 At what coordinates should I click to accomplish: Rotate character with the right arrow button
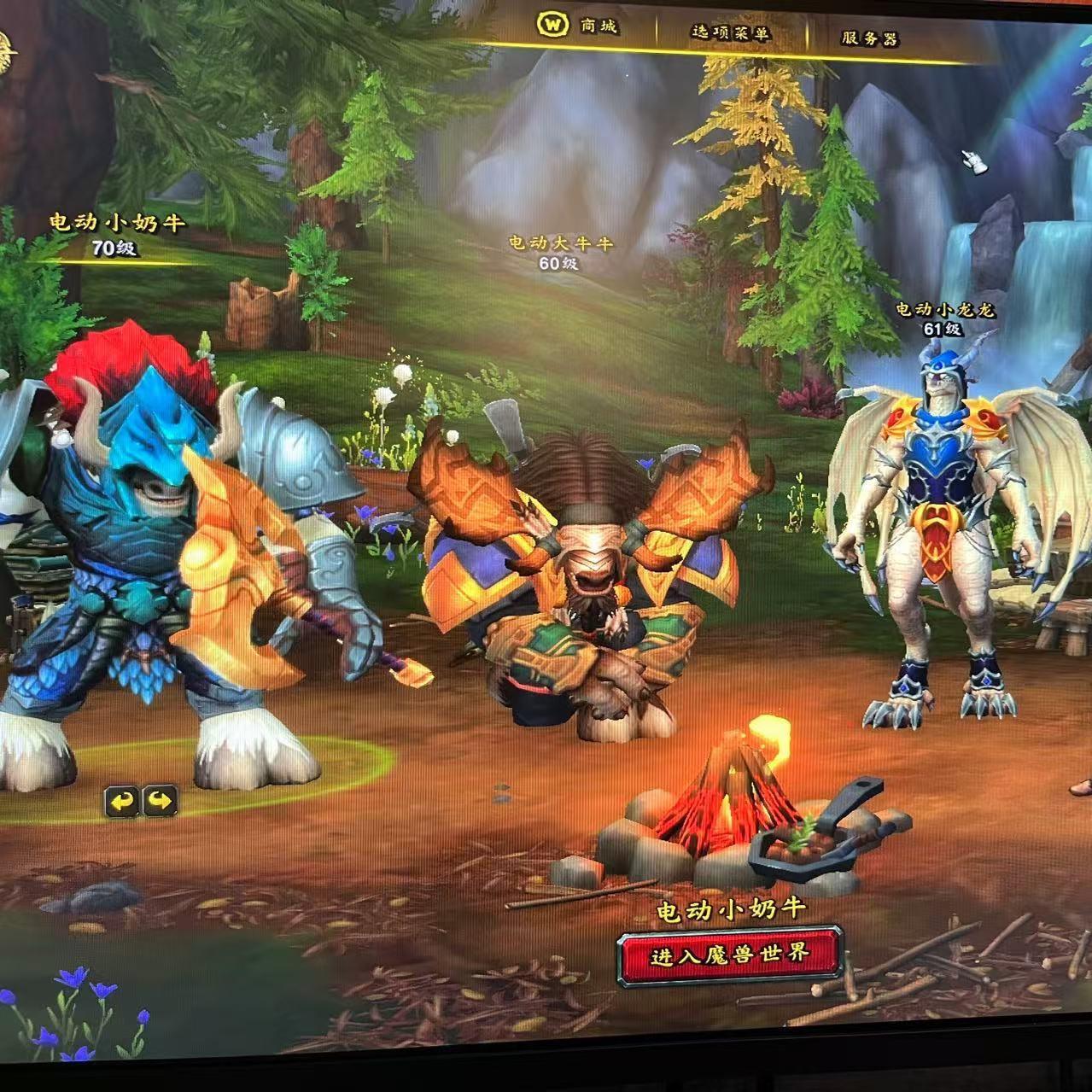click(x=160, y=801)
